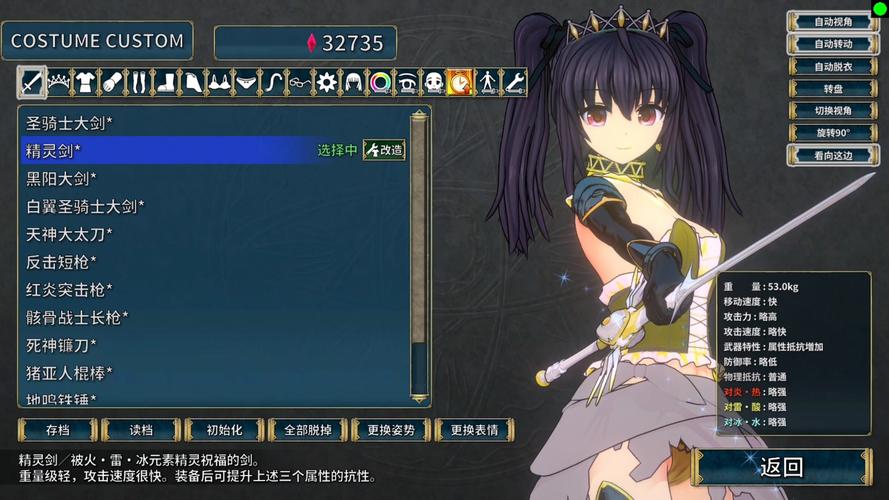Click the 旋转90° rotate button
Screen dimensions: 889x500
point(833,132)
